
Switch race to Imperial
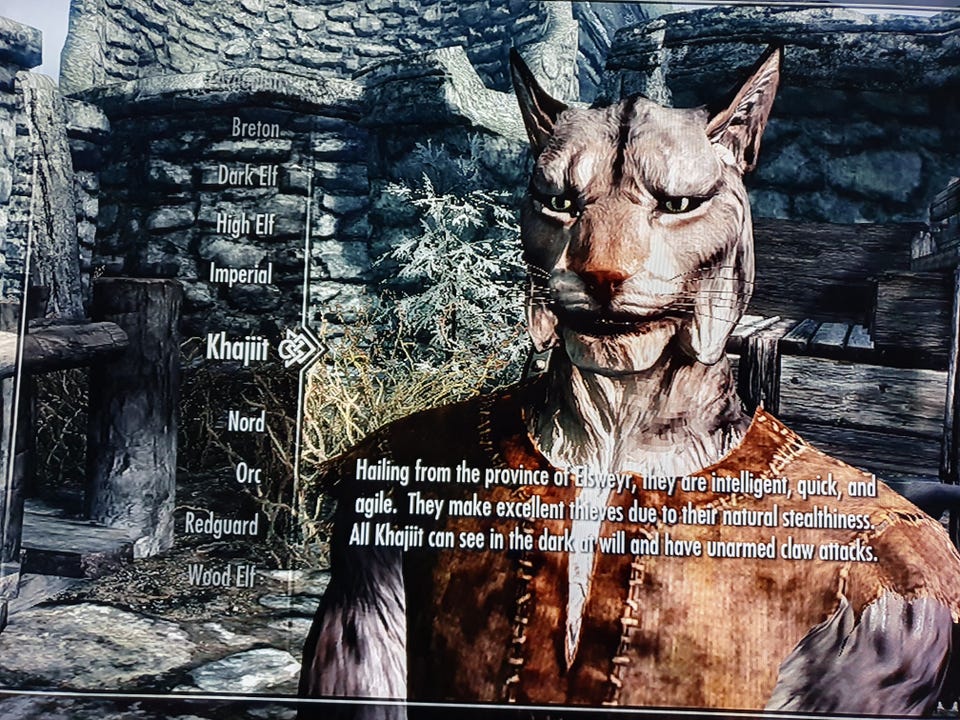point(240,273)
